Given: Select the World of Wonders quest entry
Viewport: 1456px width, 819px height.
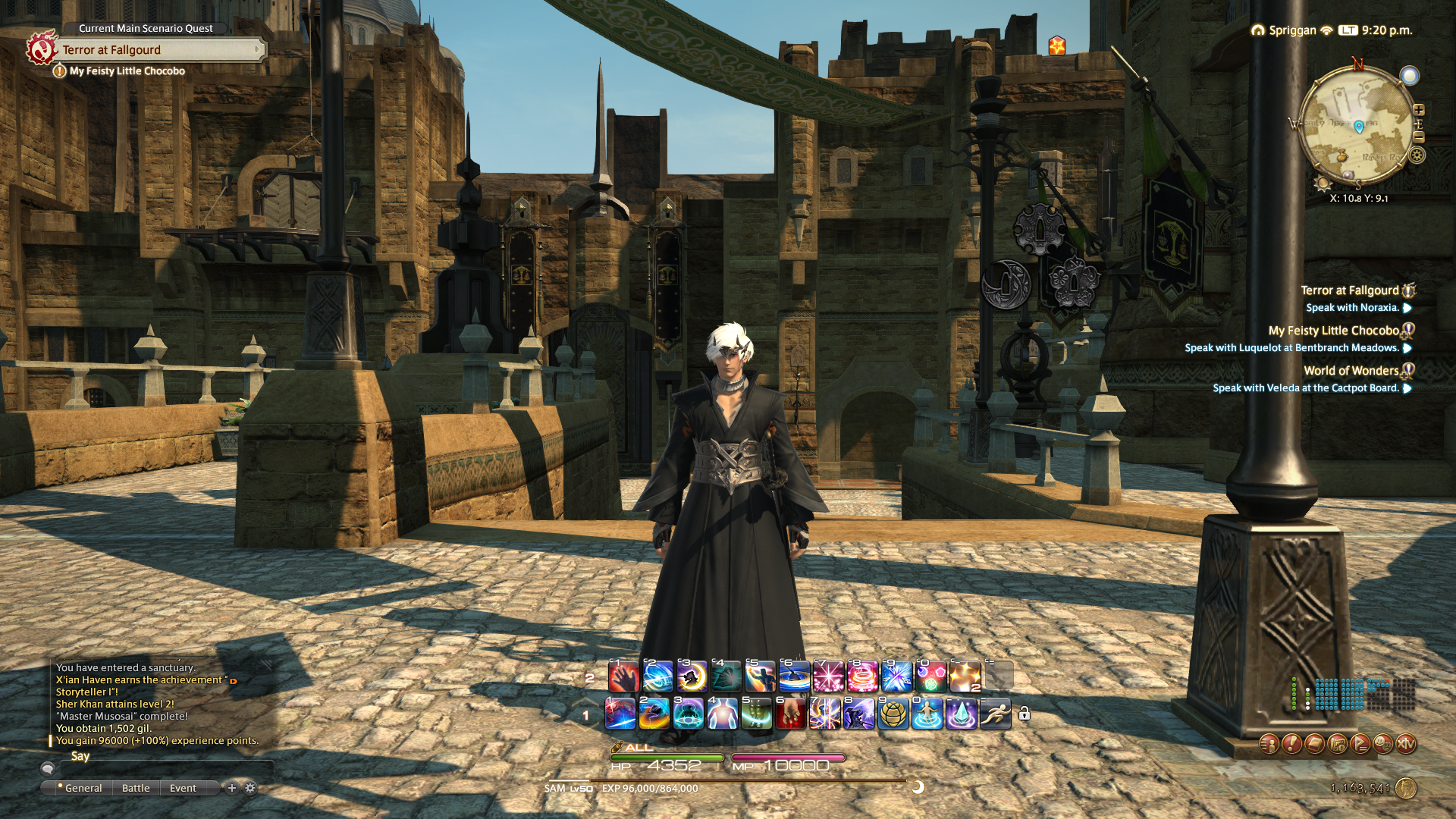Looking at the screenshot, I should (x=1351, y=371).
